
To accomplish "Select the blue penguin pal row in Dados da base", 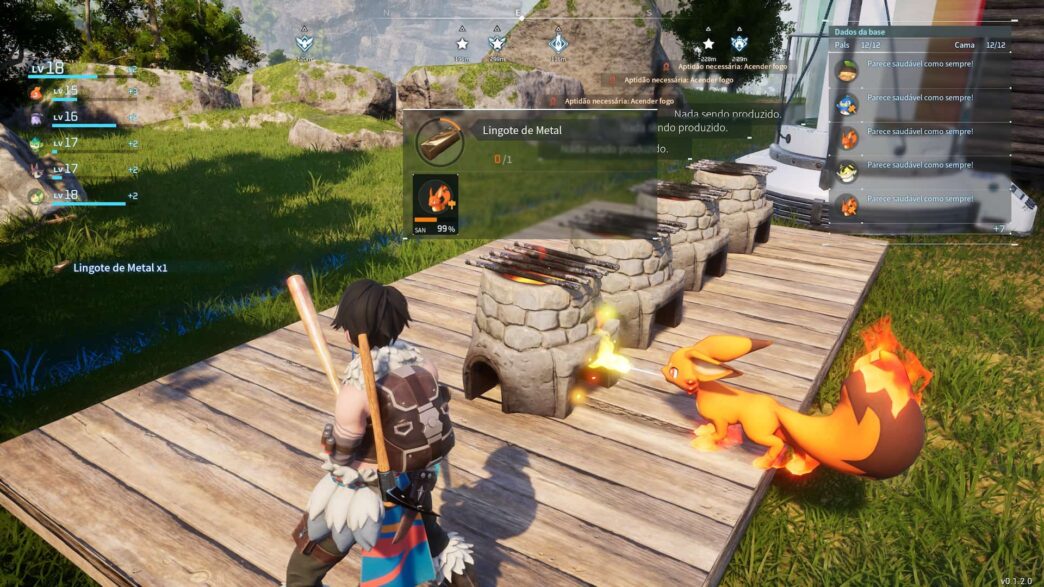I will point(847,101).
